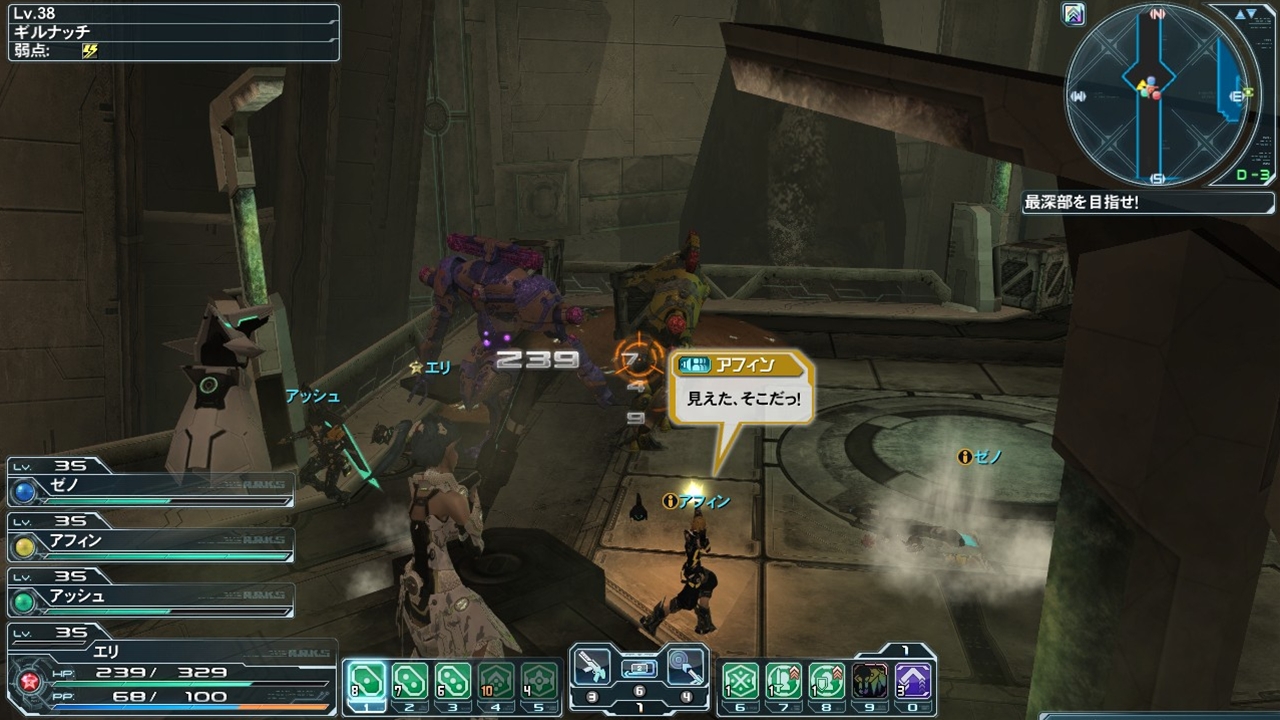Open the 最深部を目指せ! objective banner
Viewport: 1280px width, 720px height.
click(1135, 203)
